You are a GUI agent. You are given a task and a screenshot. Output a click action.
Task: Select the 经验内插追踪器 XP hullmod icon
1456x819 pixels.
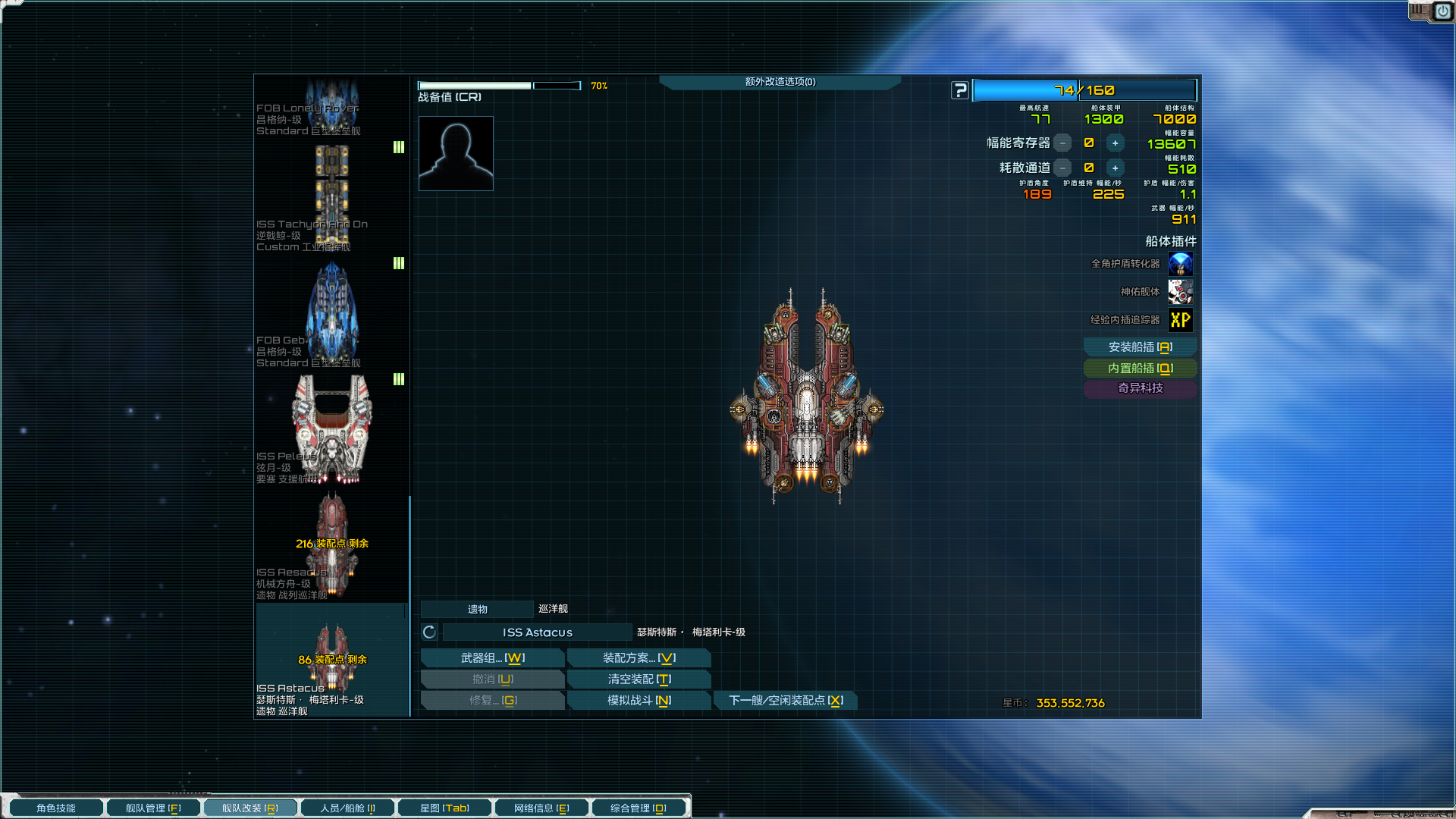point(1180,320)
